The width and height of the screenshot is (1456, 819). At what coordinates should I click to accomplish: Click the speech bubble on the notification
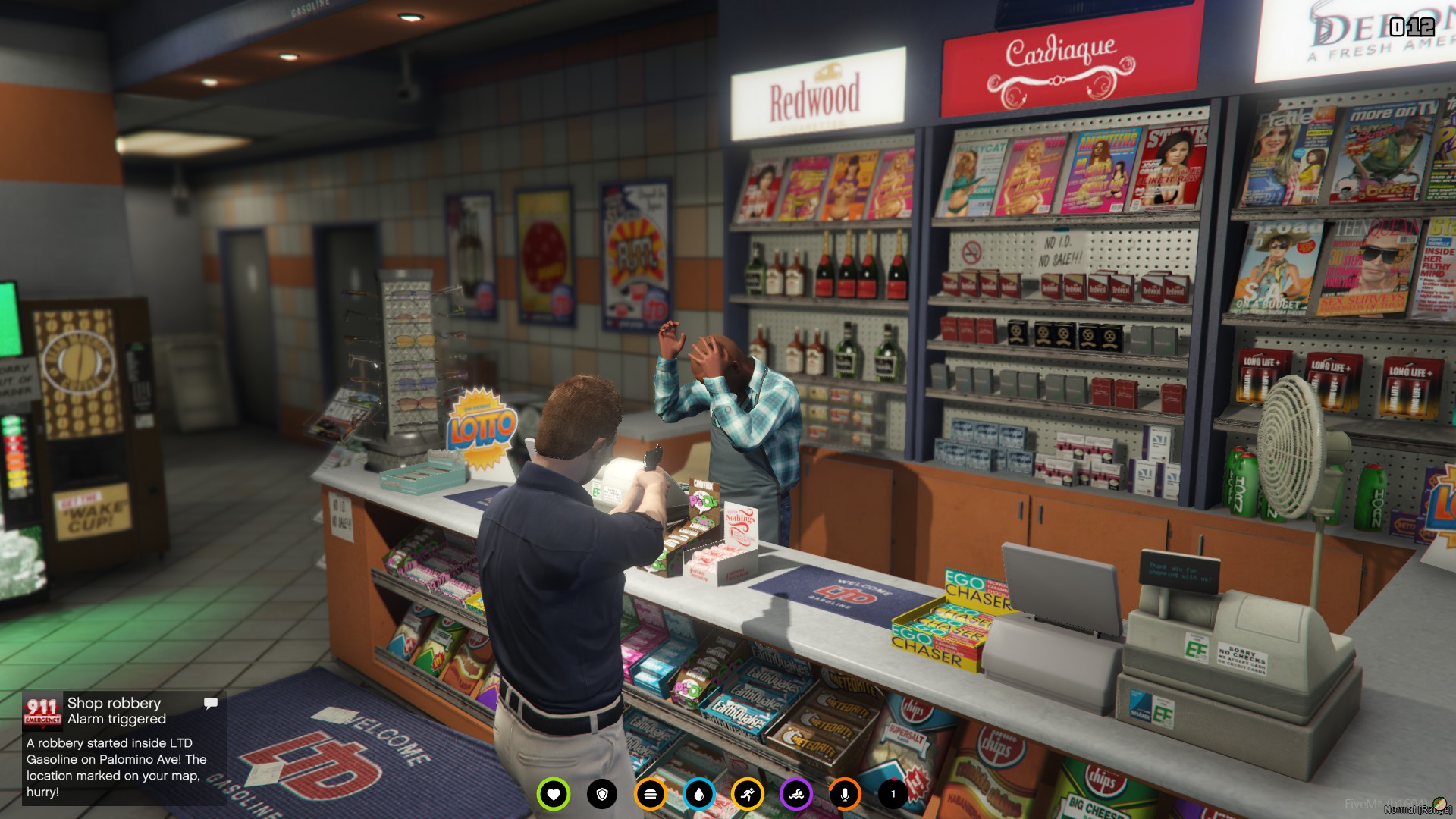[211, 703]
